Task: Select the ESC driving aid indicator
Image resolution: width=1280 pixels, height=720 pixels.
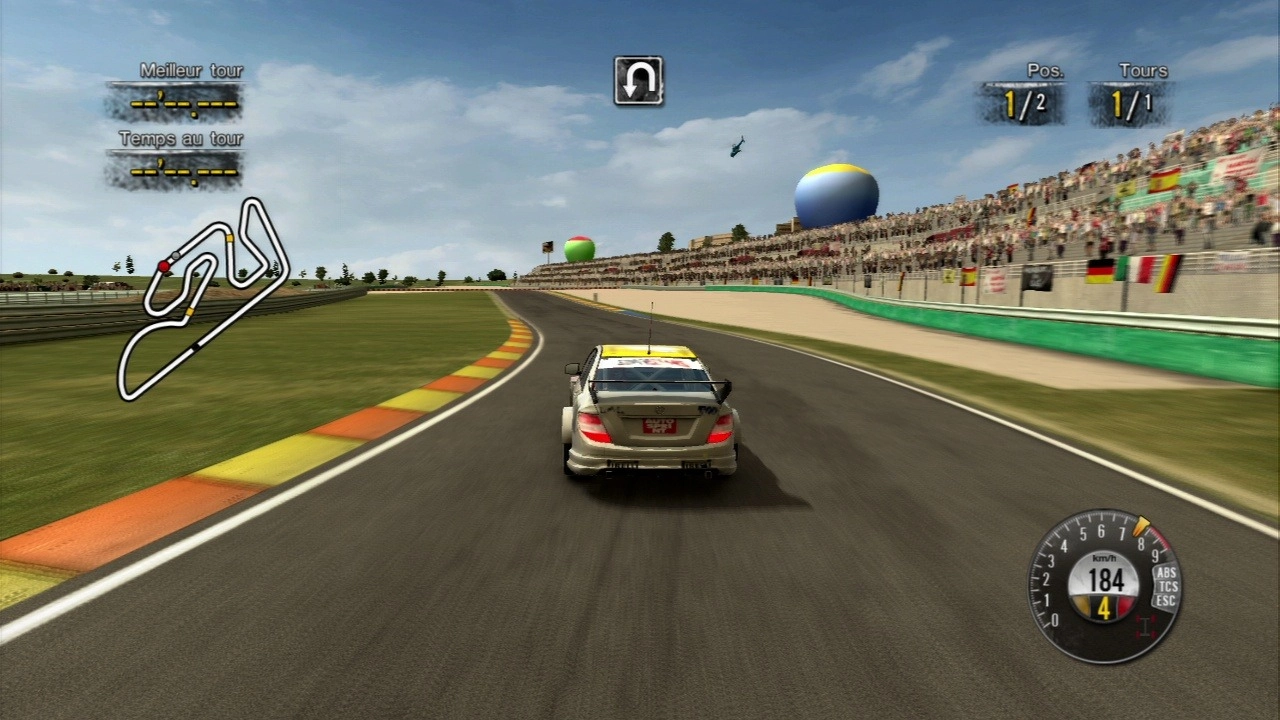Action: click(x=1164, y=601)
